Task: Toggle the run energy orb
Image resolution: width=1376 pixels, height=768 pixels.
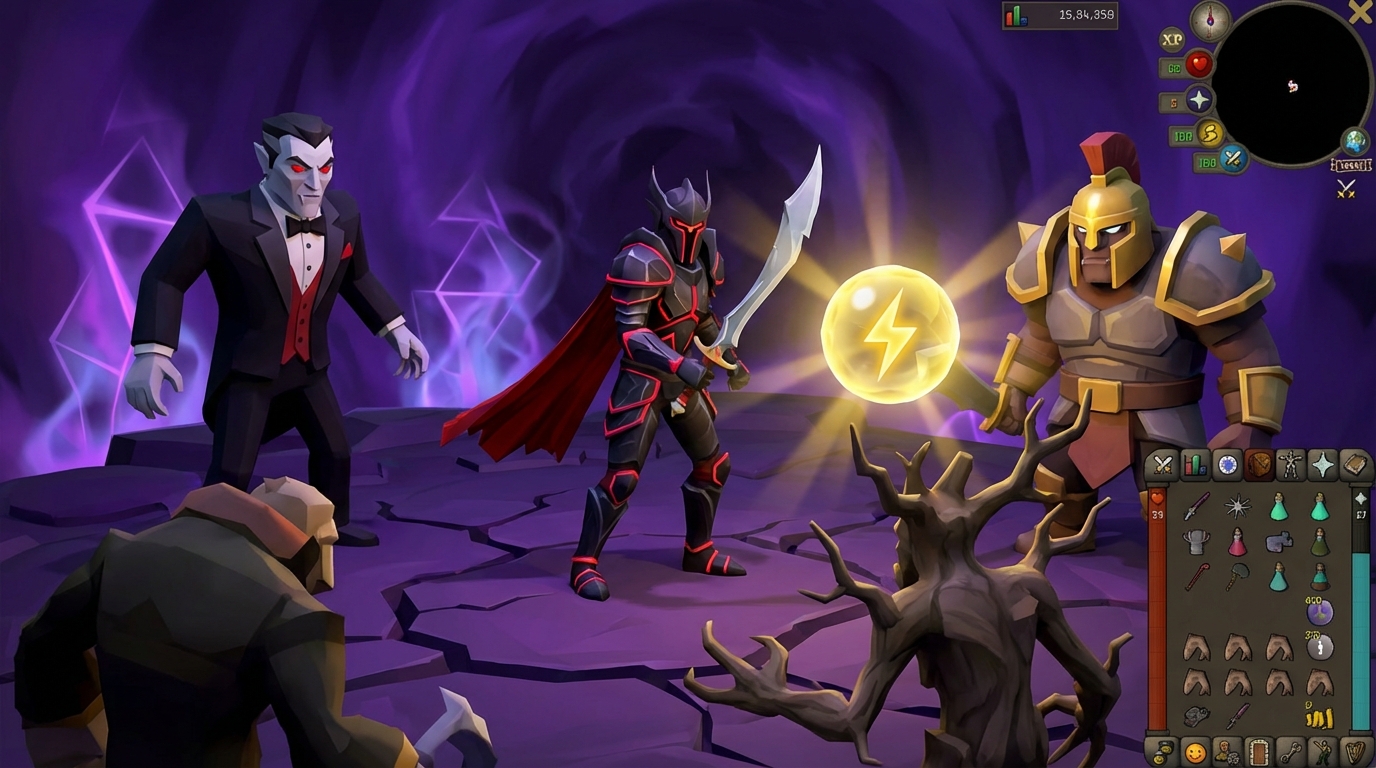Action: [x=1209, y=133]
